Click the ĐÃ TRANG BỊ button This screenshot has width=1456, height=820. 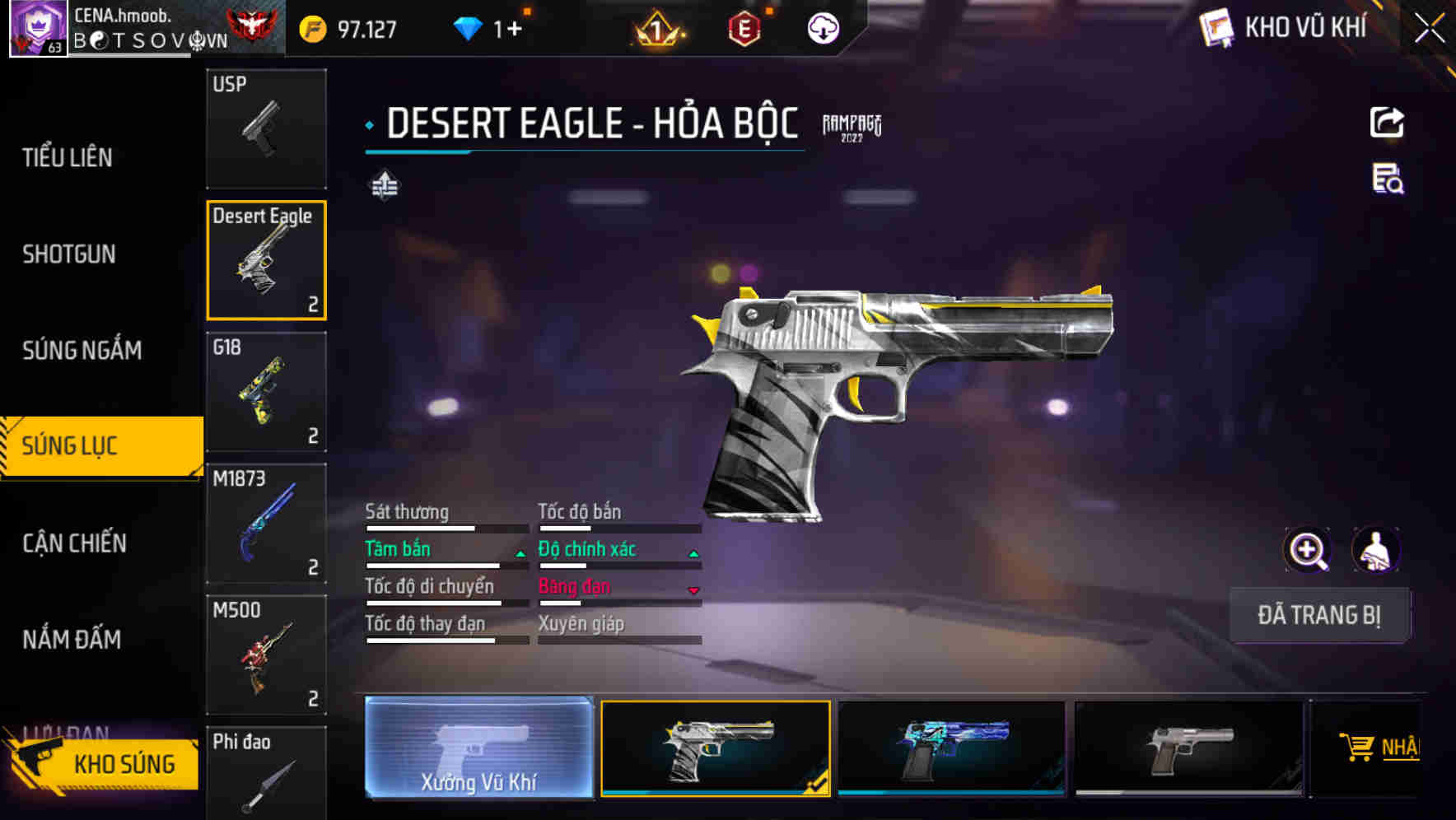point(1319,615)
